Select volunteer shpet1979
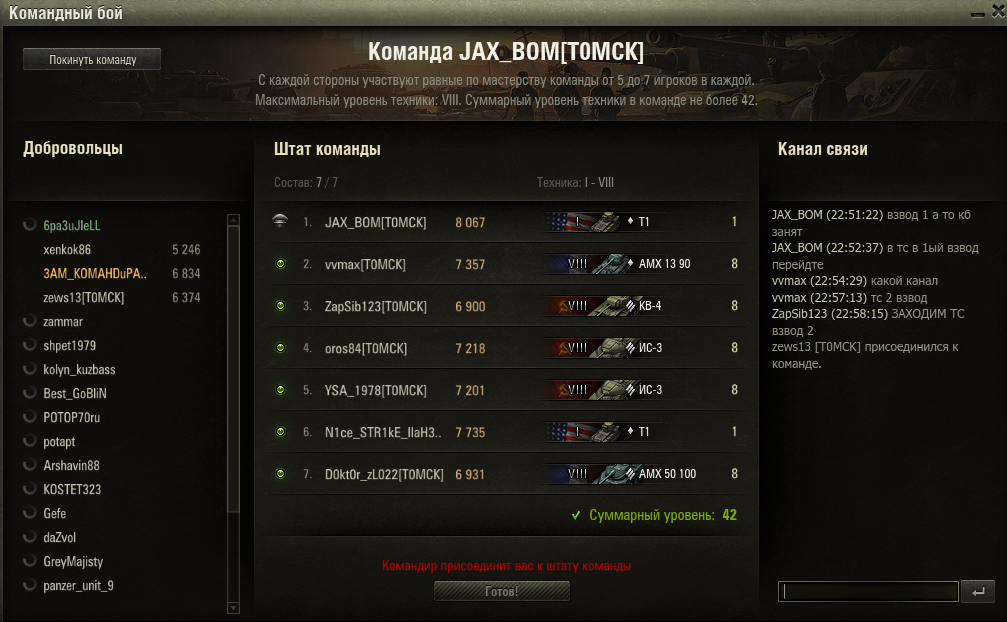This screenshot has width=1007, height=622. click(x=70, y=346)
